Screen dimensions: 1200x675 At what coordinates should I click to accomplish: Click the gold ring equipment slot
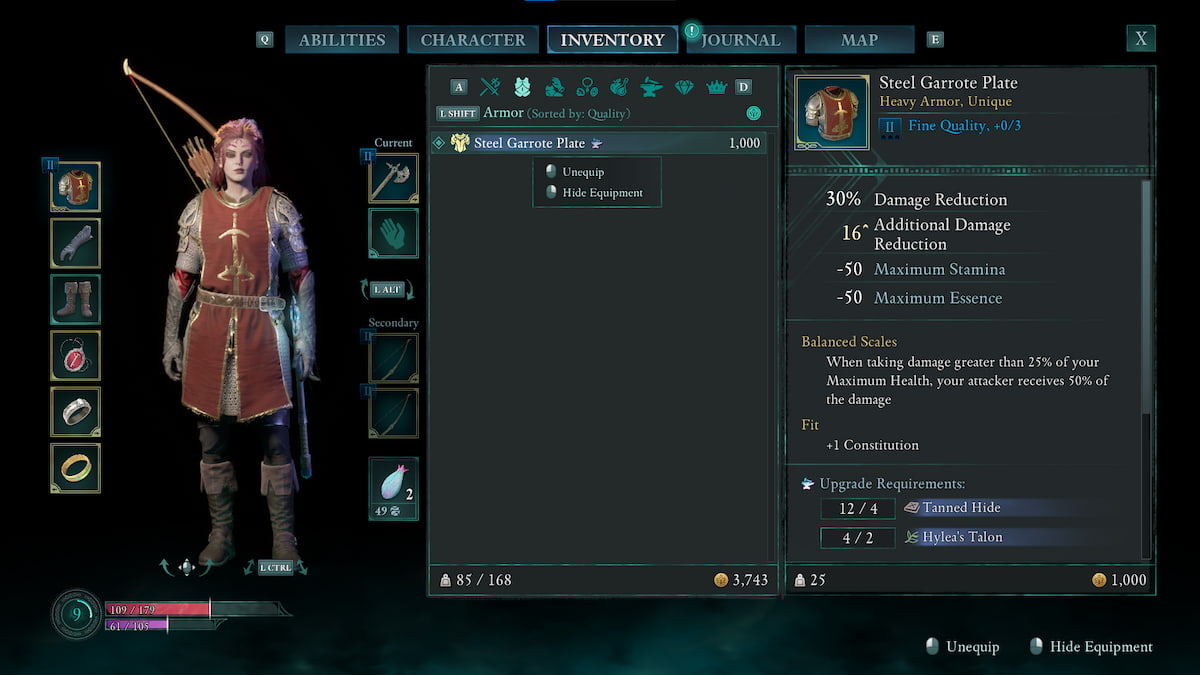(x=75, y=468)
